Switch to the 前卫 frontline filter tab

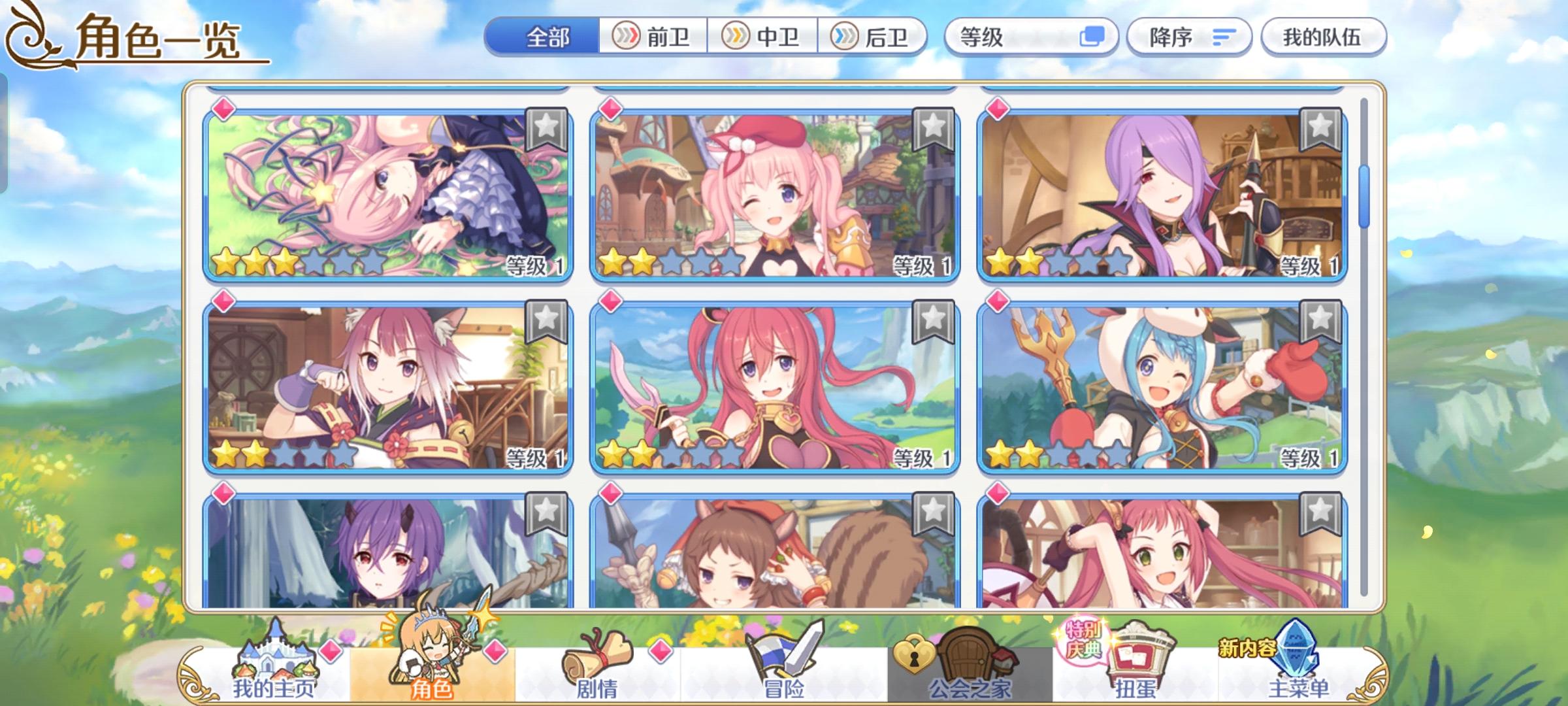tap(653, 37)
